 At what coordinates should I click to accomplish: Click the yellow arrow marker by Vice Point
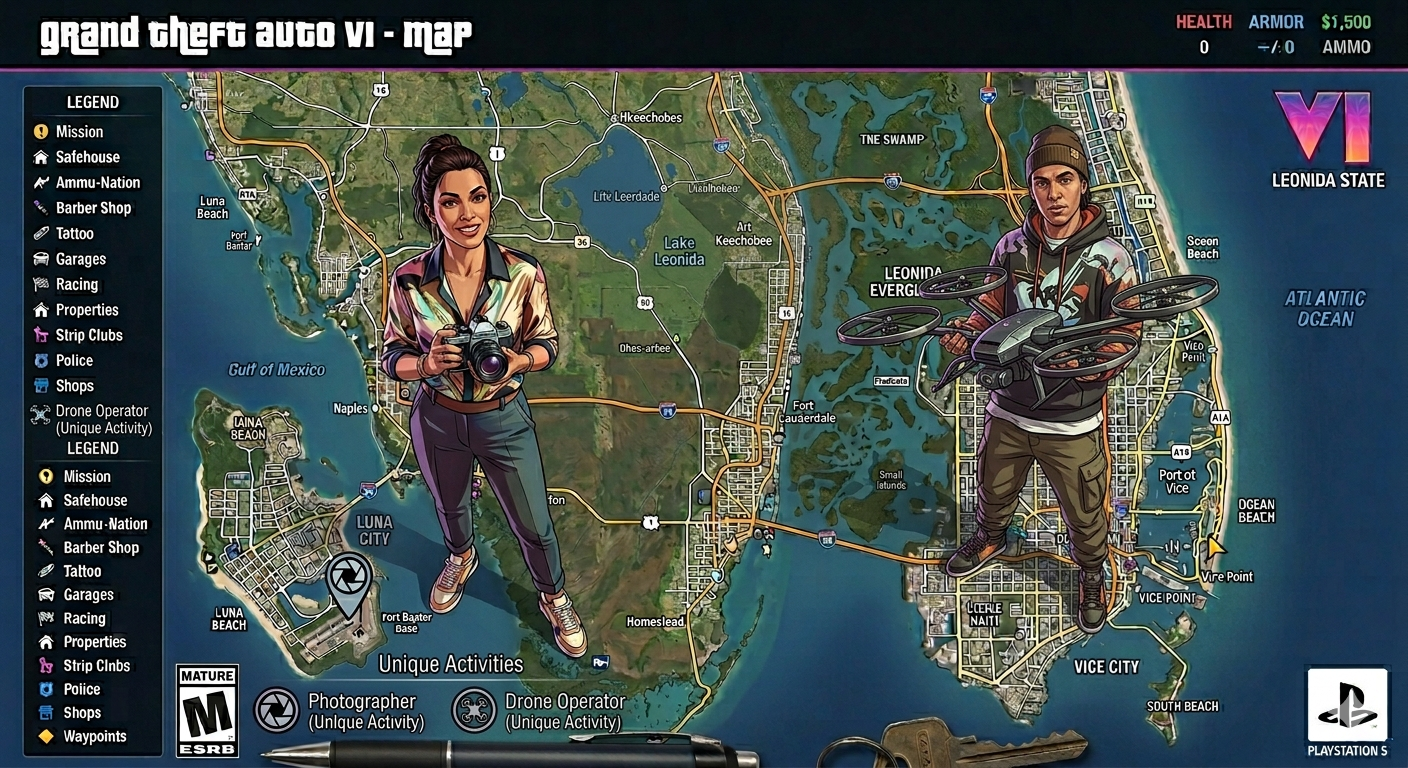1216,547
